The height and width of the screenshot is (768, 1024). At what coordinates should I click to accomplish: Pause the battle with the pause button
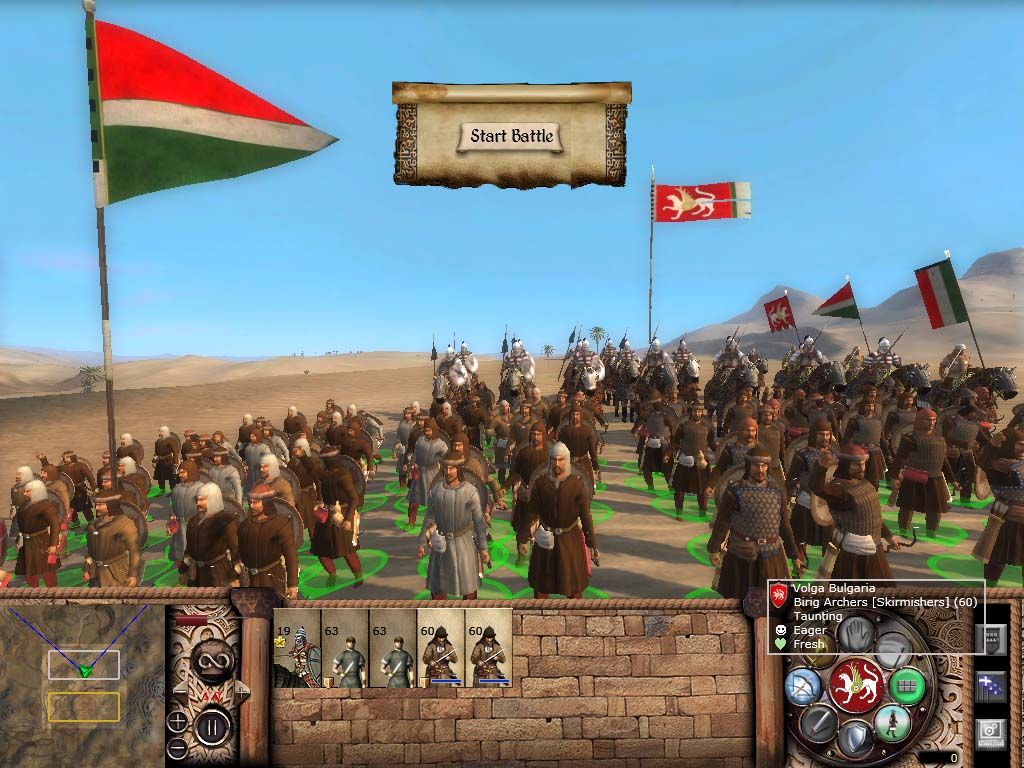[x=211, y=727]
